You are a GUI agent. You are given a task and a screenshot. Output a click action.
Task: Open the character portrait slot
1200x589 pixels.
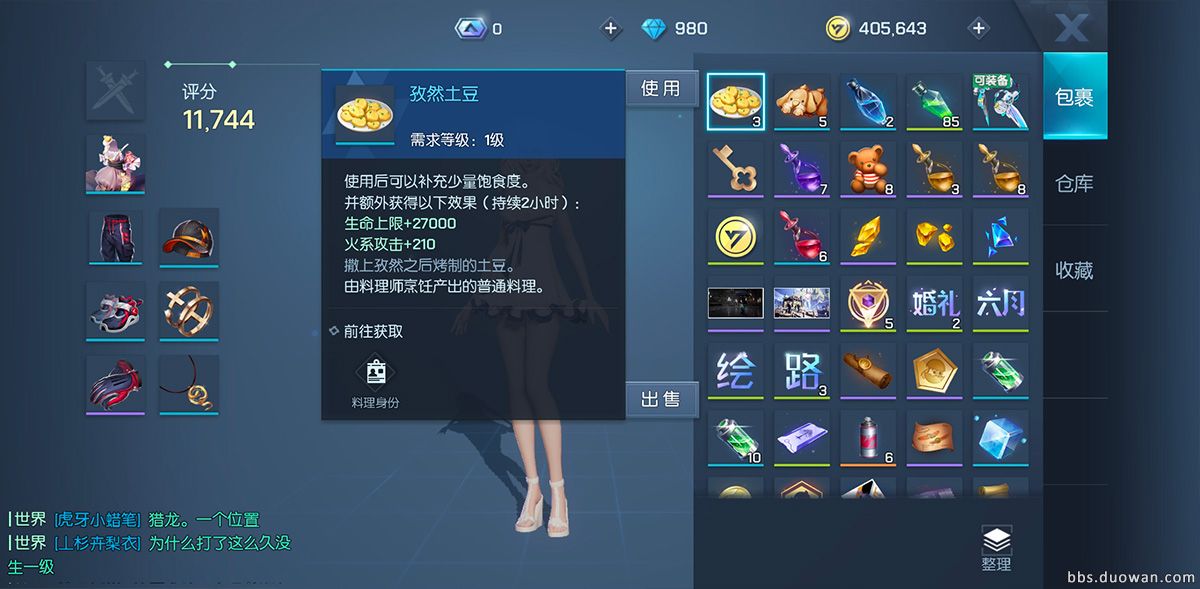[x=115, y=163]
